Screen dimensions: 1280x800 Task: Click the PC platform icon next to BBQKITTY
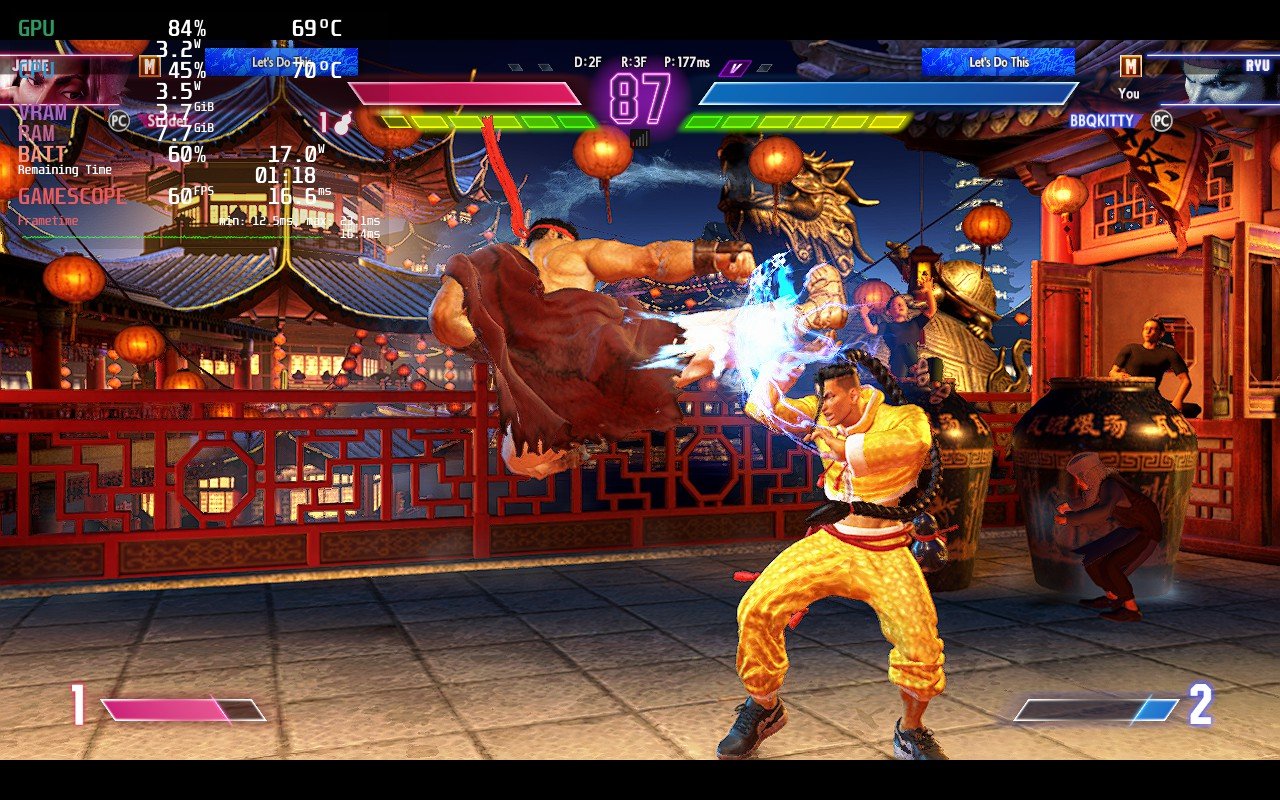point(1160,120)
